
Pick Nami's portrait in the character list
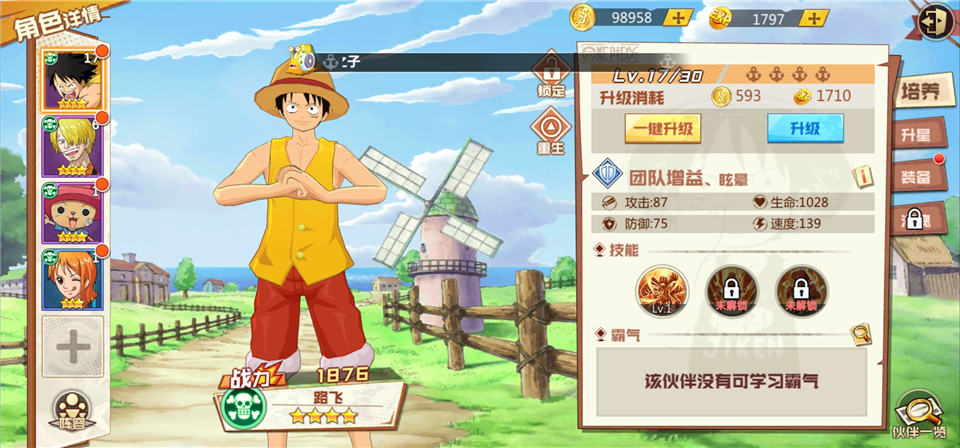point(70,279)
